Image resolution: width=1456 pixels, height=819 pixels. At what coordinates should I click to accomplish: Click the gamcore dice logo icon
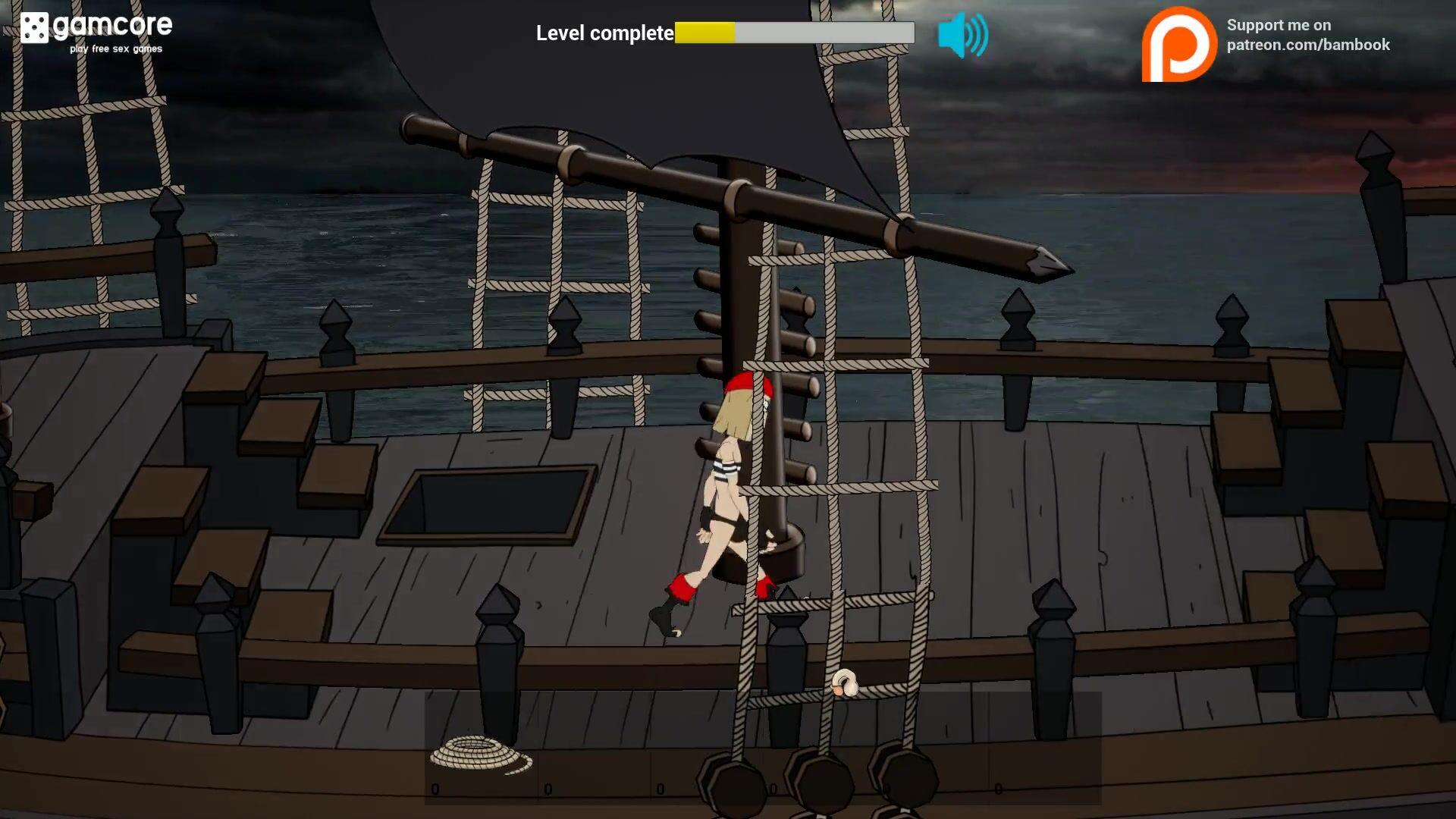pyautogui.click(x=34, y=29)
